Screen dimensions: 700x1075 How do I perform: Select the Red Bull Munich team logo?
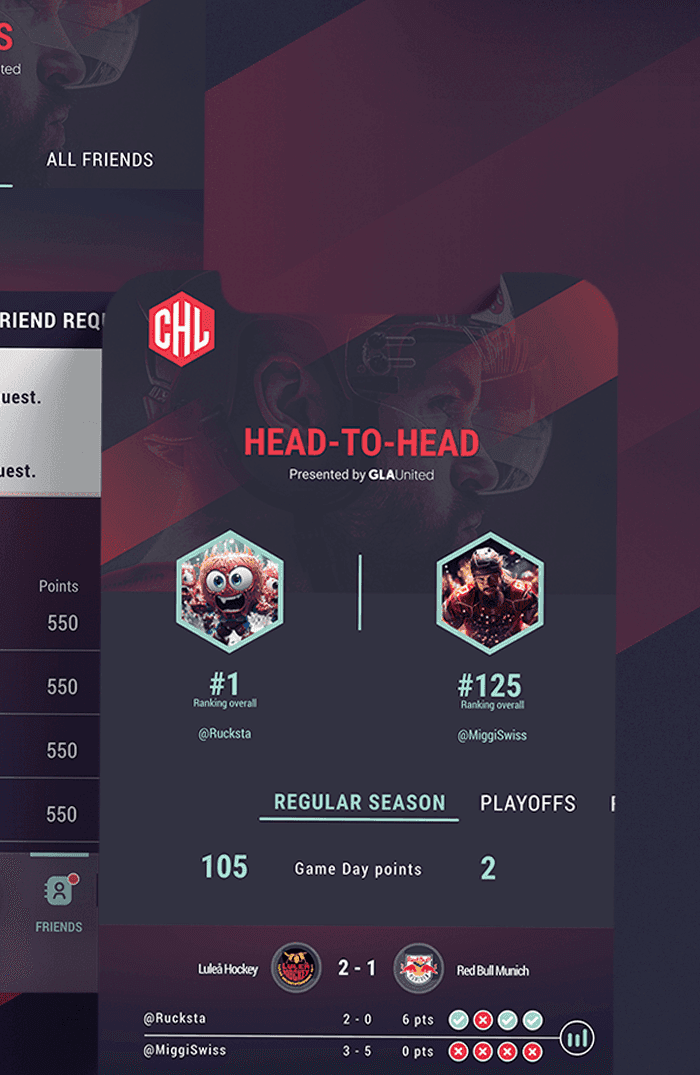(418, 968)
